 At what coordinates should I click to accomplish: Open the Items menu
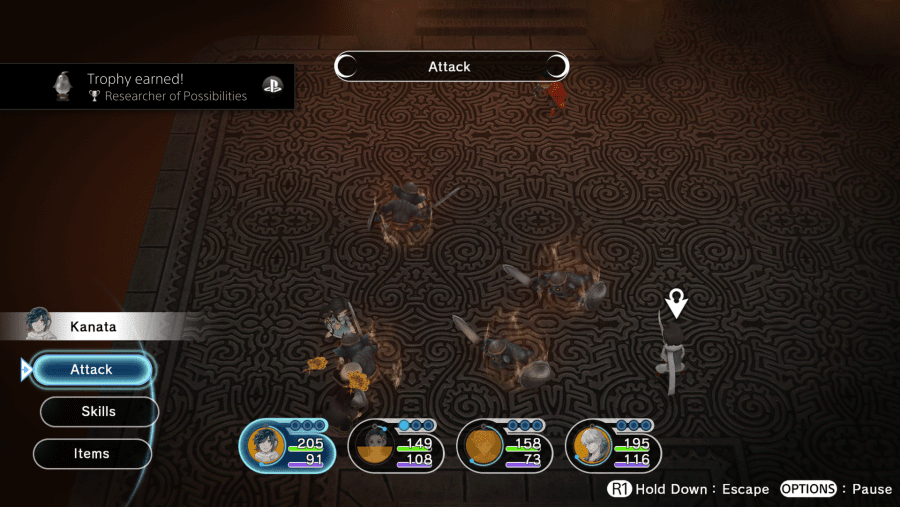tap(92, 454)
